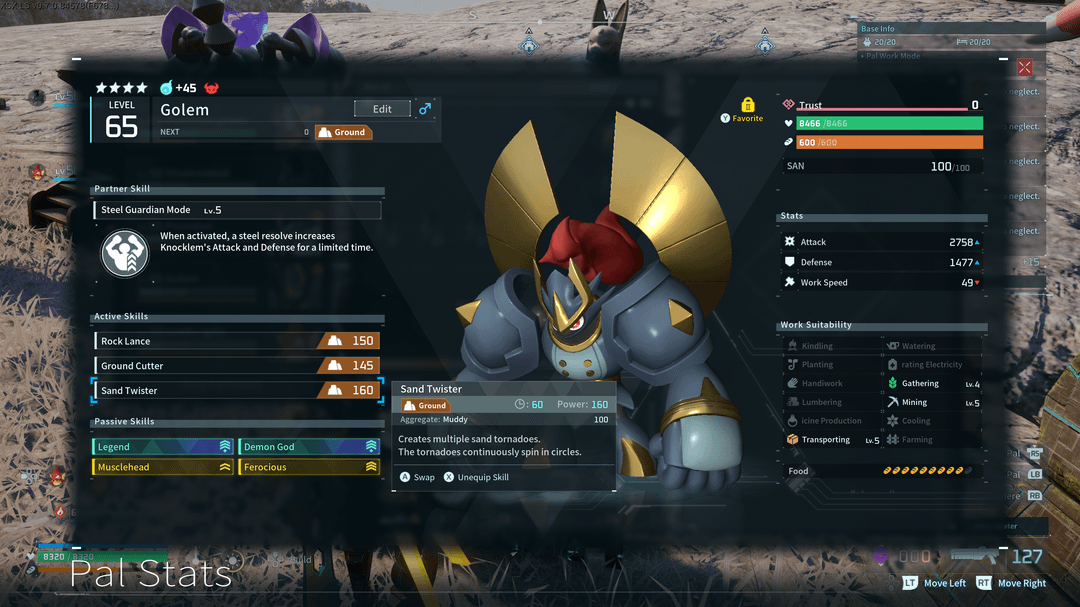Click the Ground element type tag

[x=343, y=132]
